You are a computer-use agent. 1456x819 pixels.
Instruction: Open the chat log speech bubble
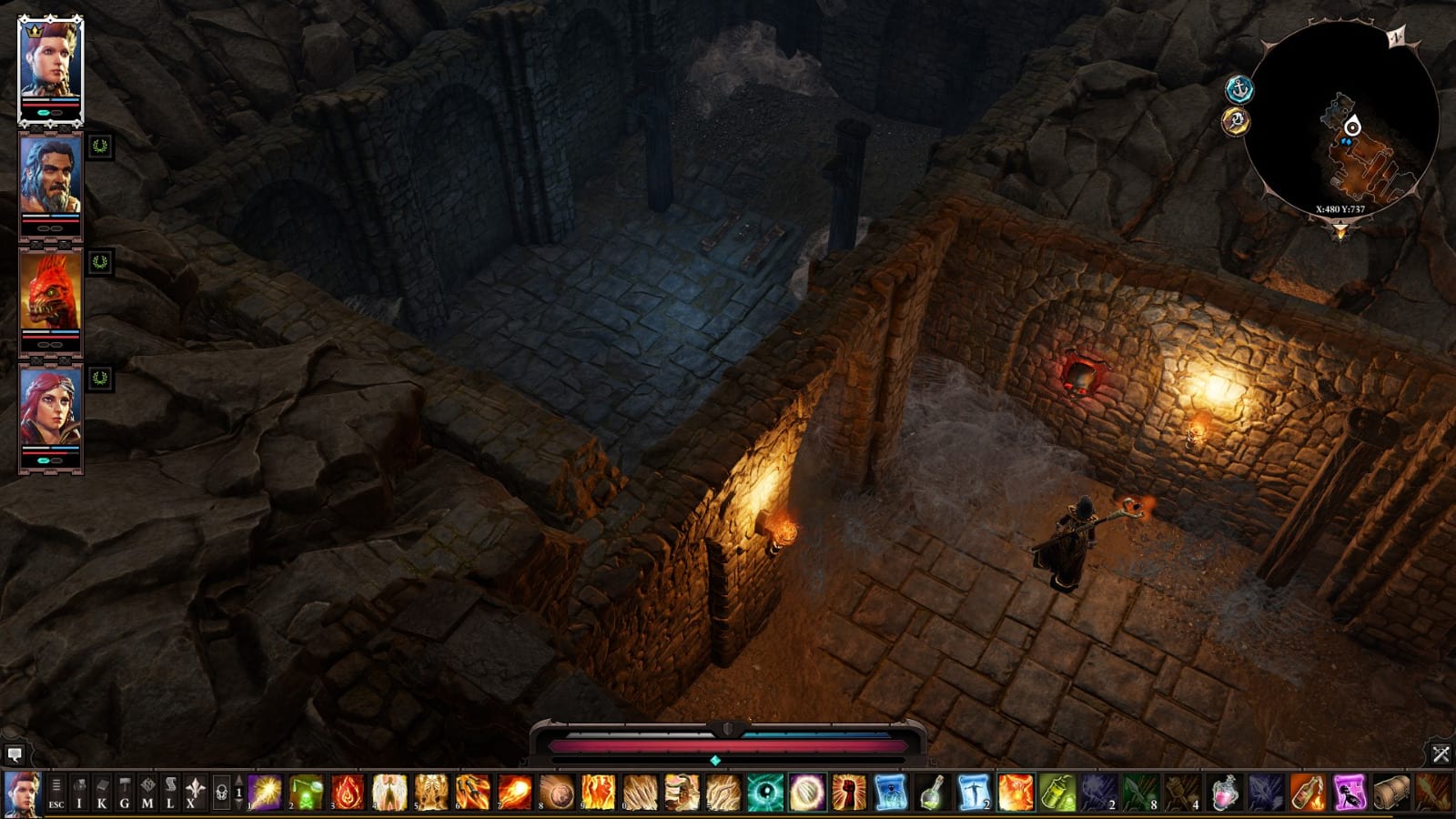tap(14, 754)
